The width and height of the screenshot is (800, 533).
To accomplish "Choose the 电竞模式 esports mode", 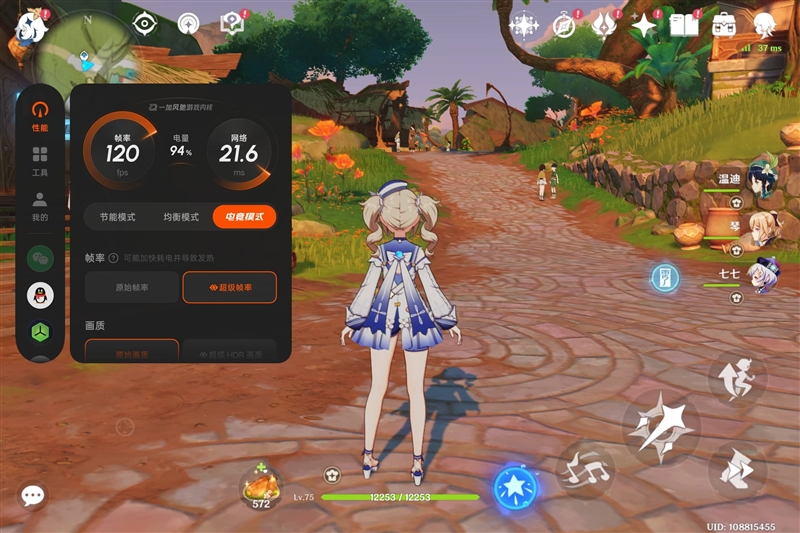I will coord(243,217).
